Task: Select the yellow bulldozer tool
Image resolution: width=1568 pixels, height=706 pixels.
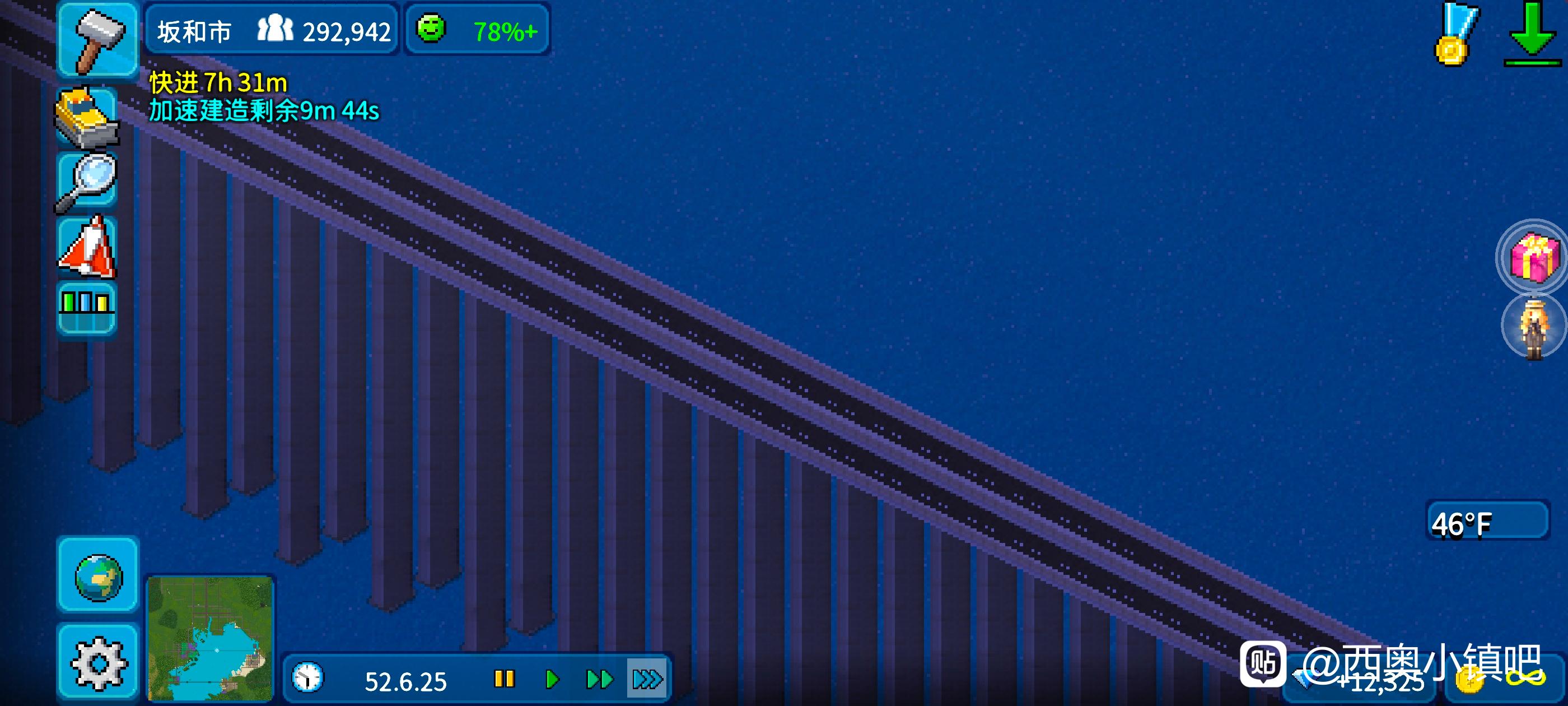Action: point(87,117)
